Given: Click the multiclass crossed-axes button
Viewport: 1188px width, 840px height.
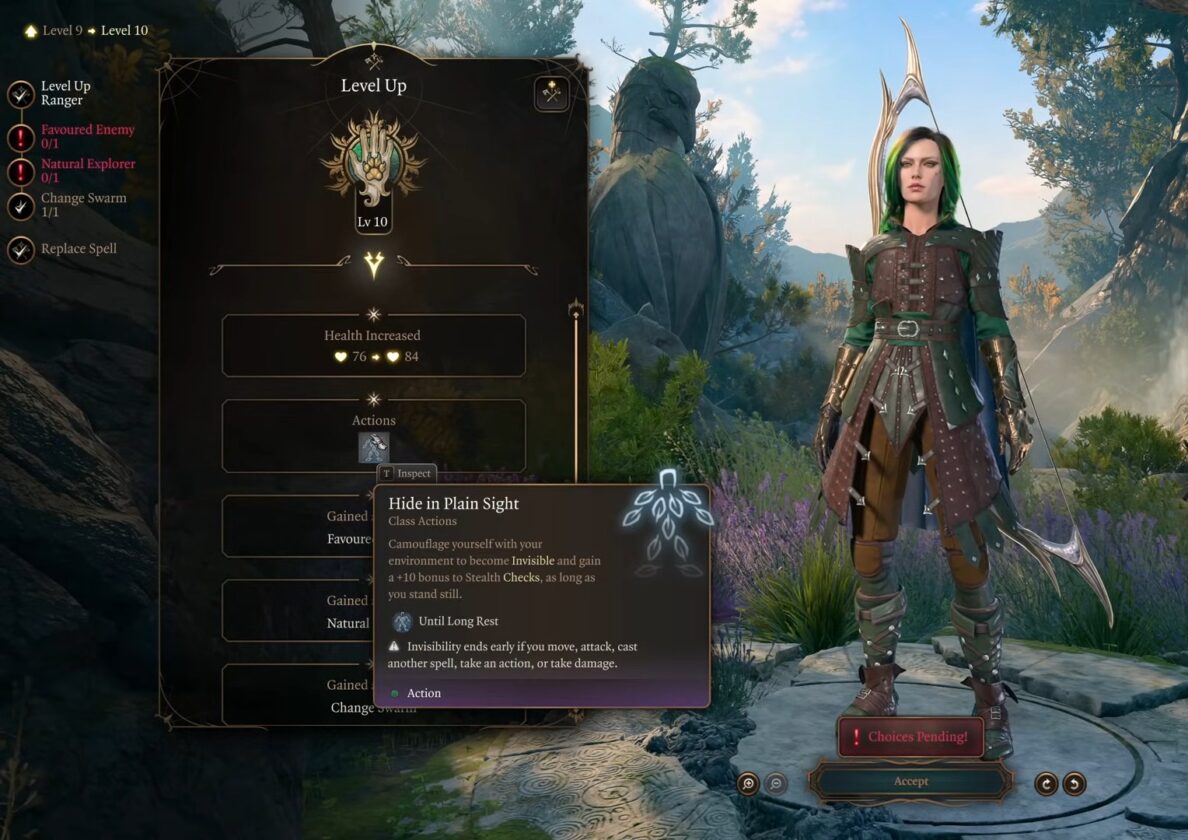Looking at the screenshot, I should [551, 94].
